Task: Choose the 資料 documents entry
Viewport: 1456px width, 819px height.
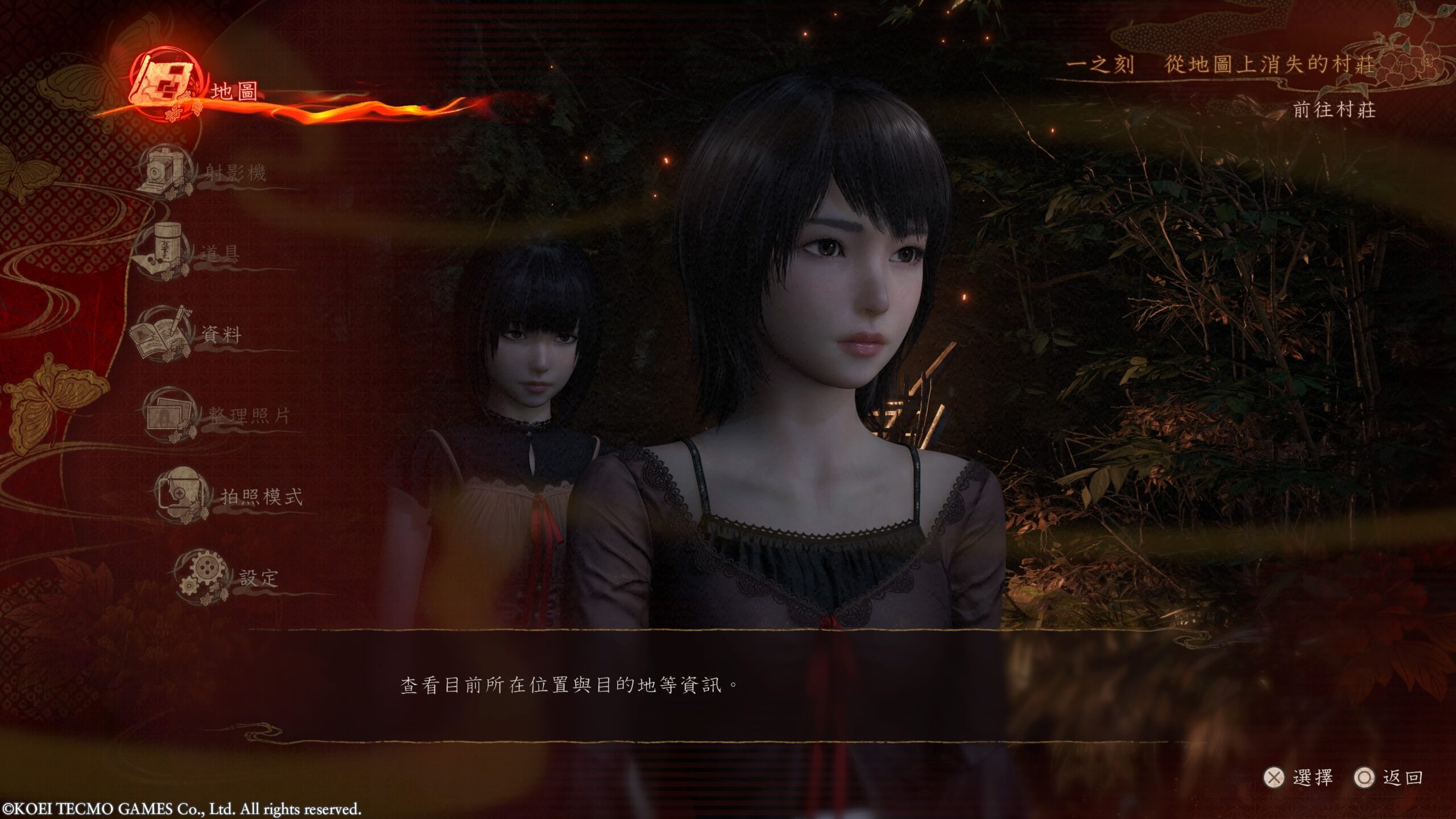Action: pos(221,334)
